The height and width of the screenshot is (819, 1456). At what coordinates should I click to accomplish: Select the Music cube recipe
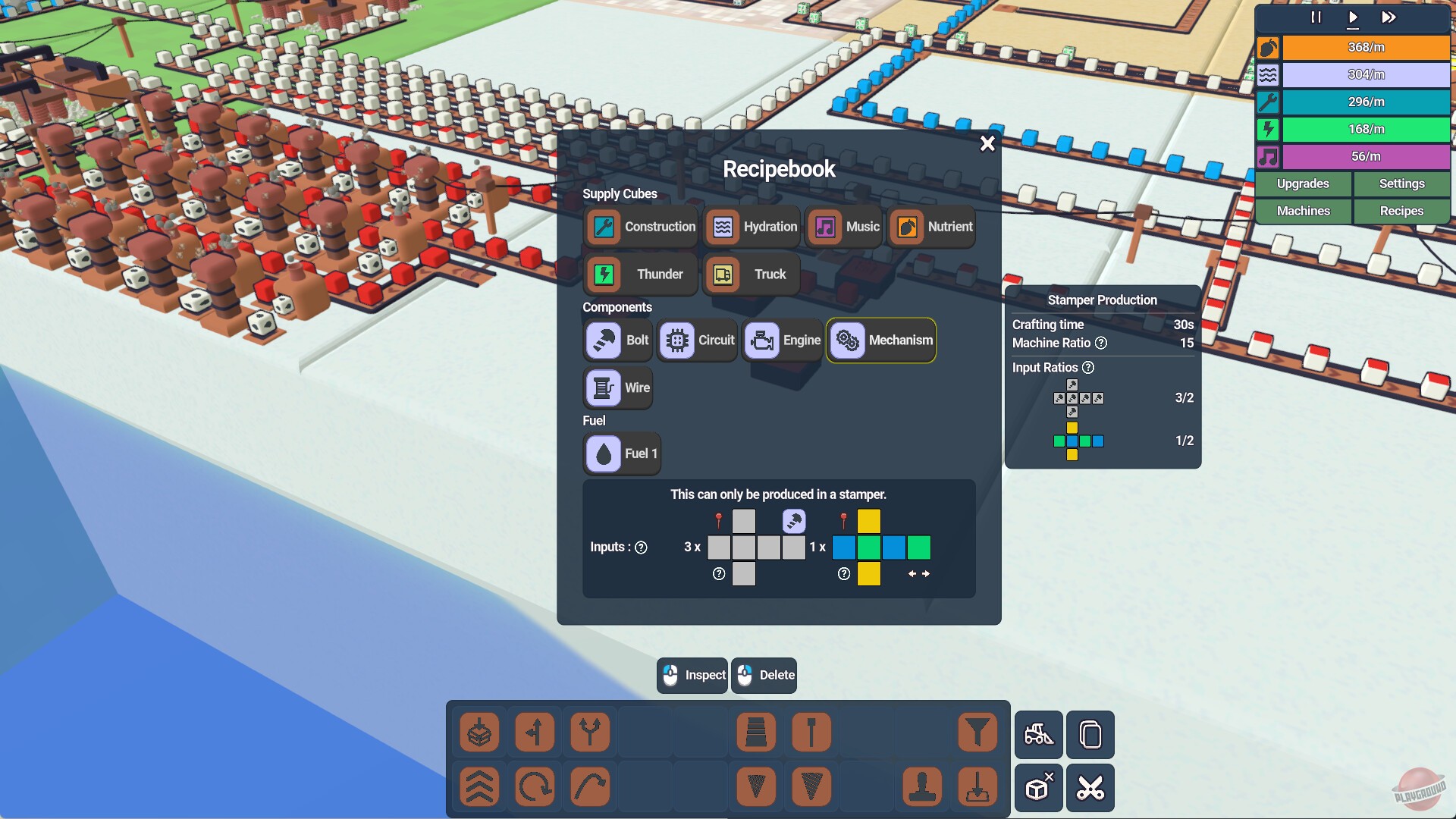843,226
